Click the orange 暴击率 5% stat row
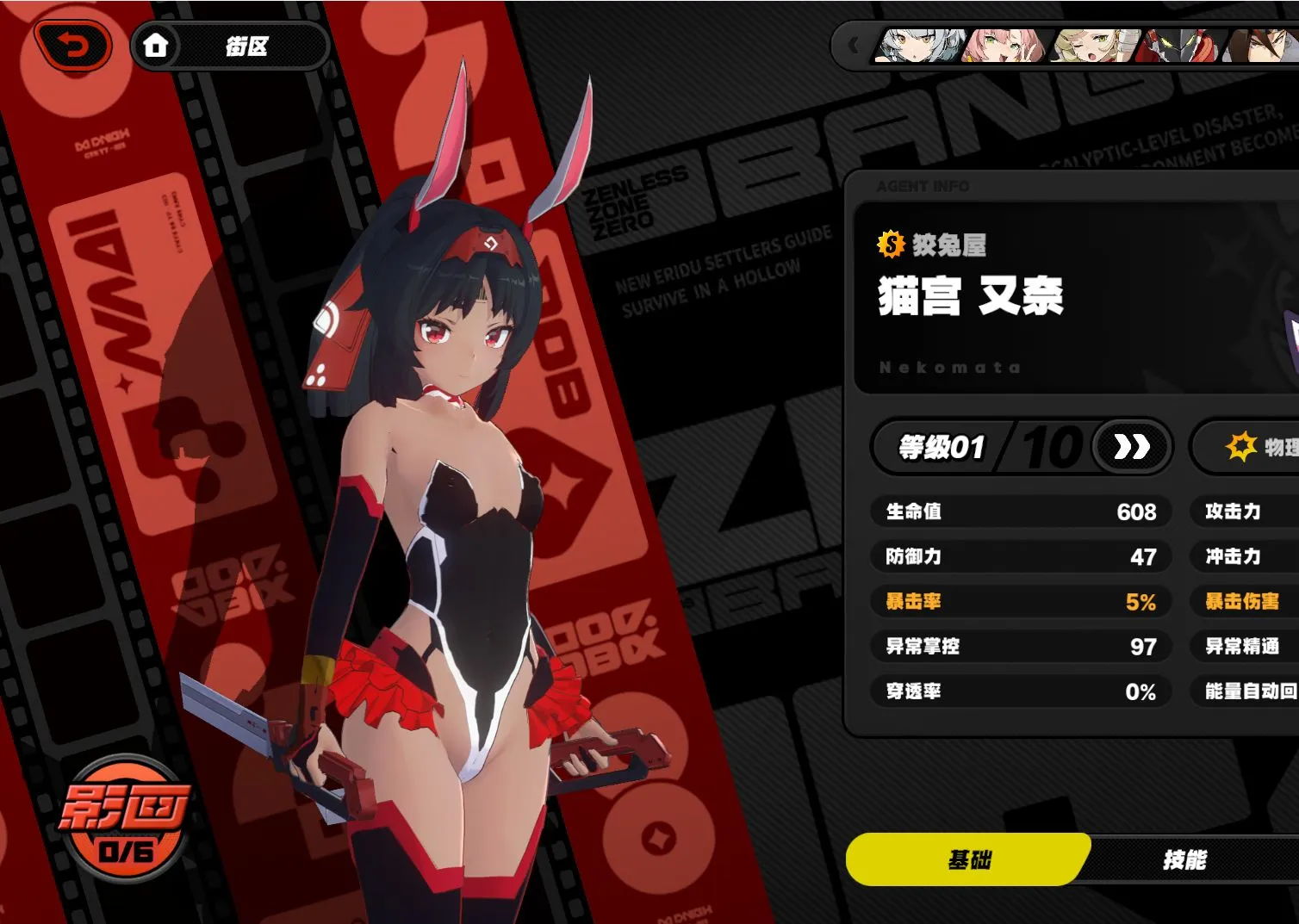 pos(1020,602)
